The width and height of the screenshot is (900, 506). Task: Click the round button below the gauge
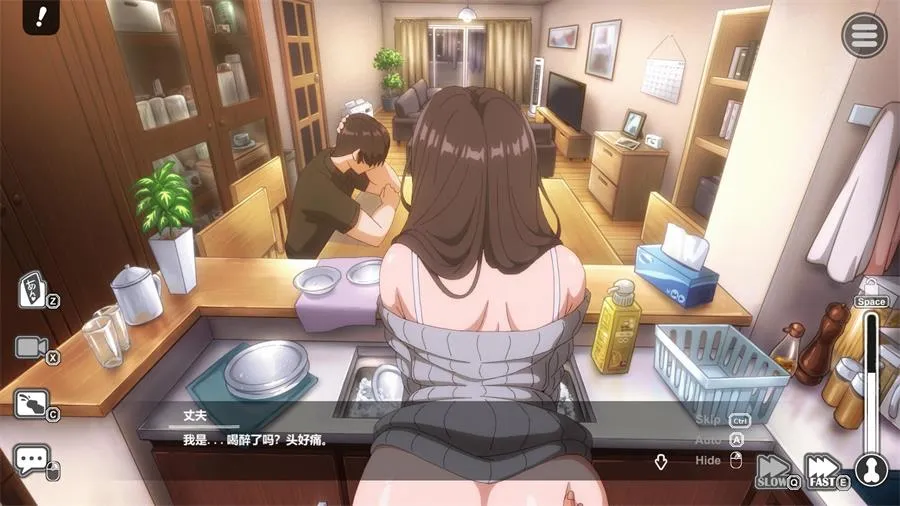(x=872, y=470)
